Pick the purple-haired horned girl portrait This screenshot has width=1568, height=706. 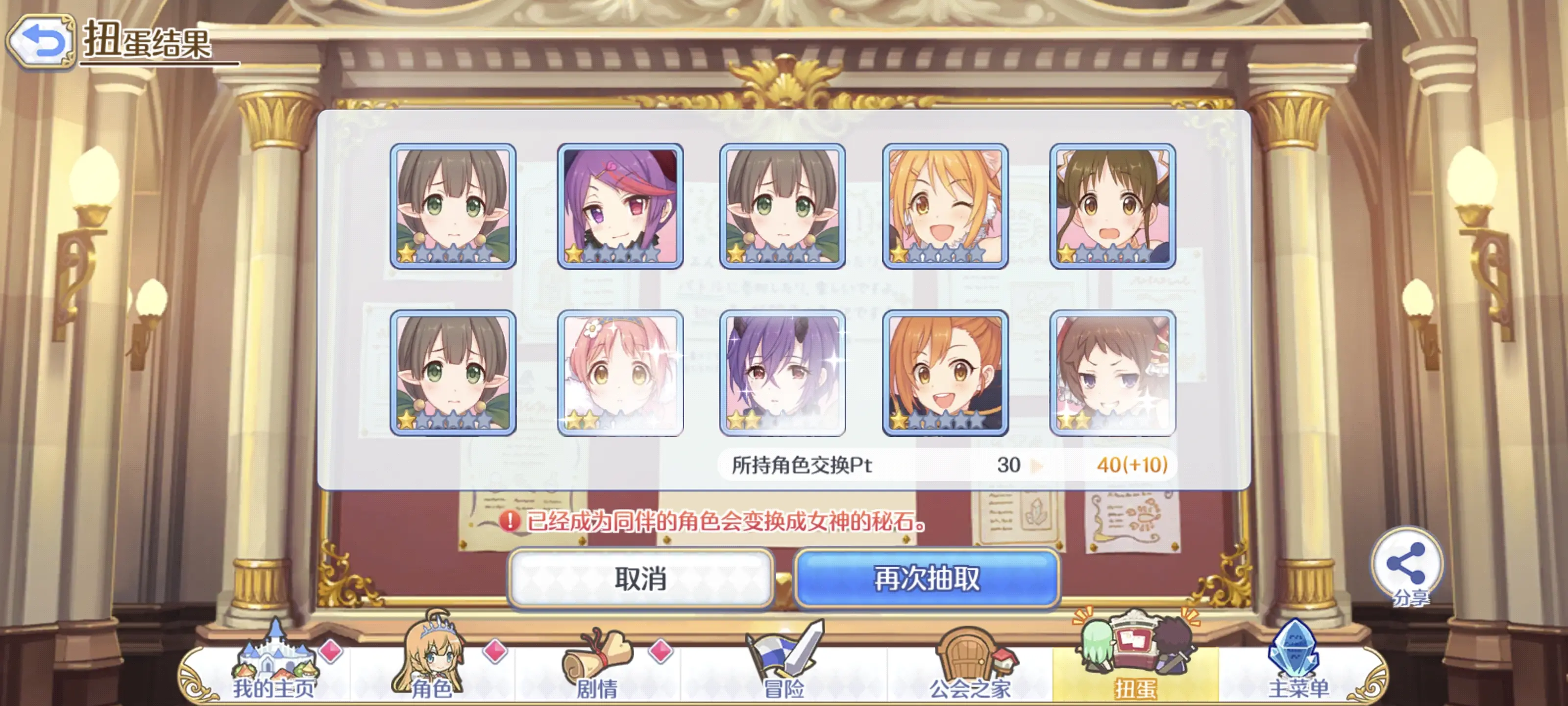(782, 373)
